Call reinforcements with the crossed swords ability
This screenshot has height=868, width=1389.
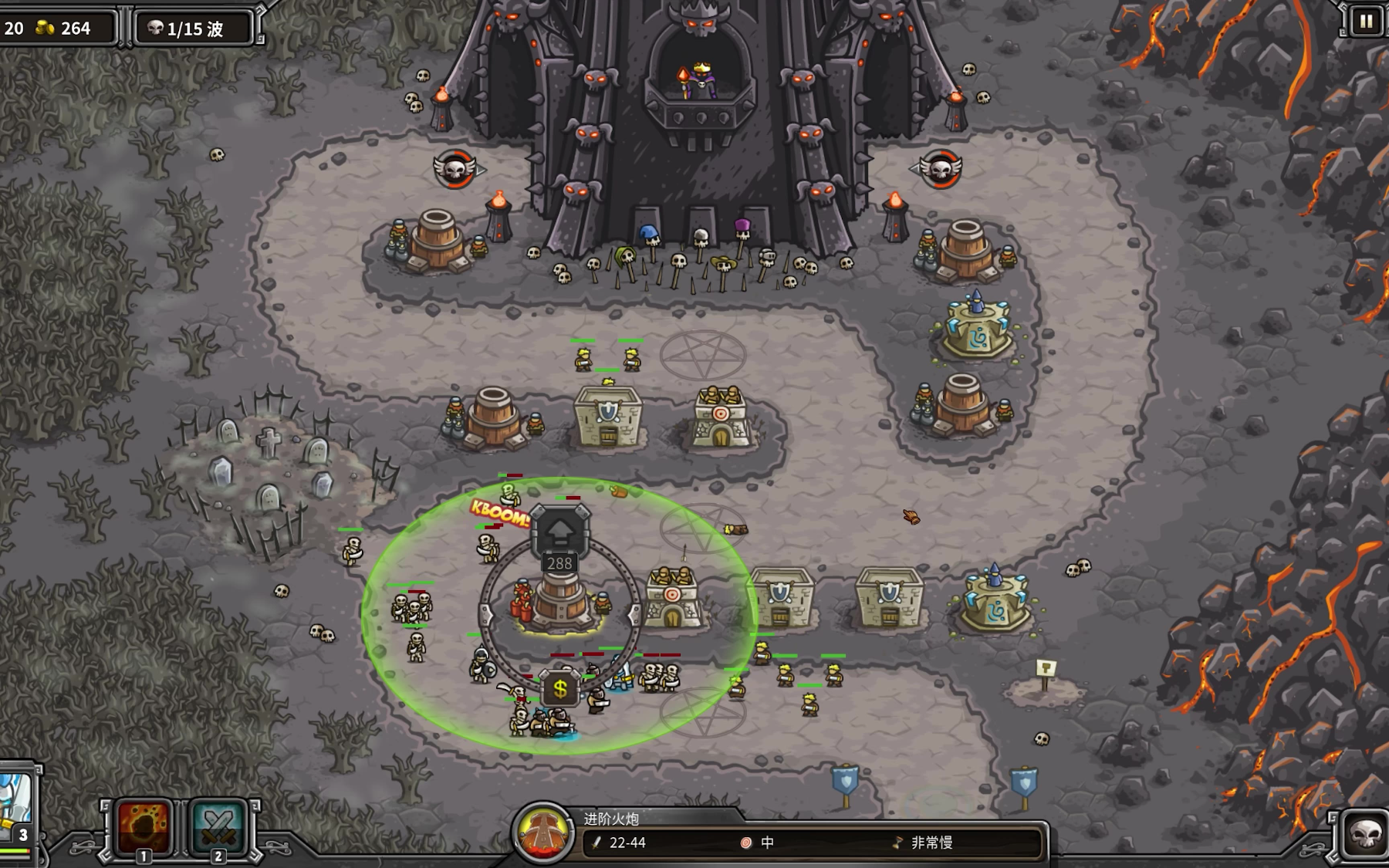(x=218, y=826)
